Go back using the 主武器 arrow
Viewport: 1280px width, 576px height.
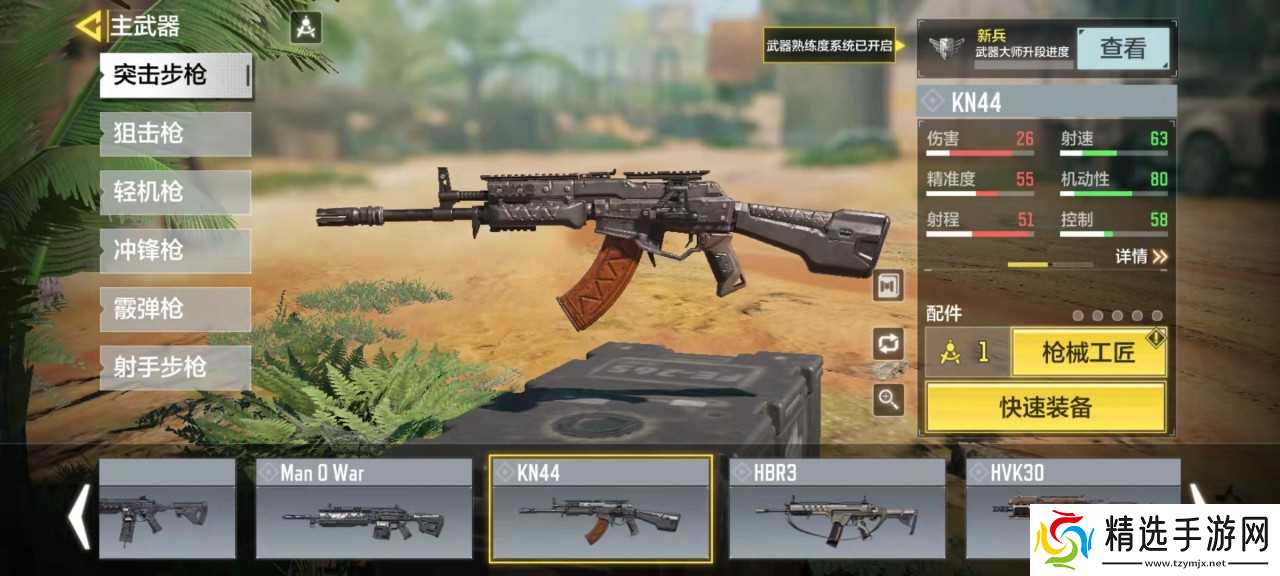(90, 25)
